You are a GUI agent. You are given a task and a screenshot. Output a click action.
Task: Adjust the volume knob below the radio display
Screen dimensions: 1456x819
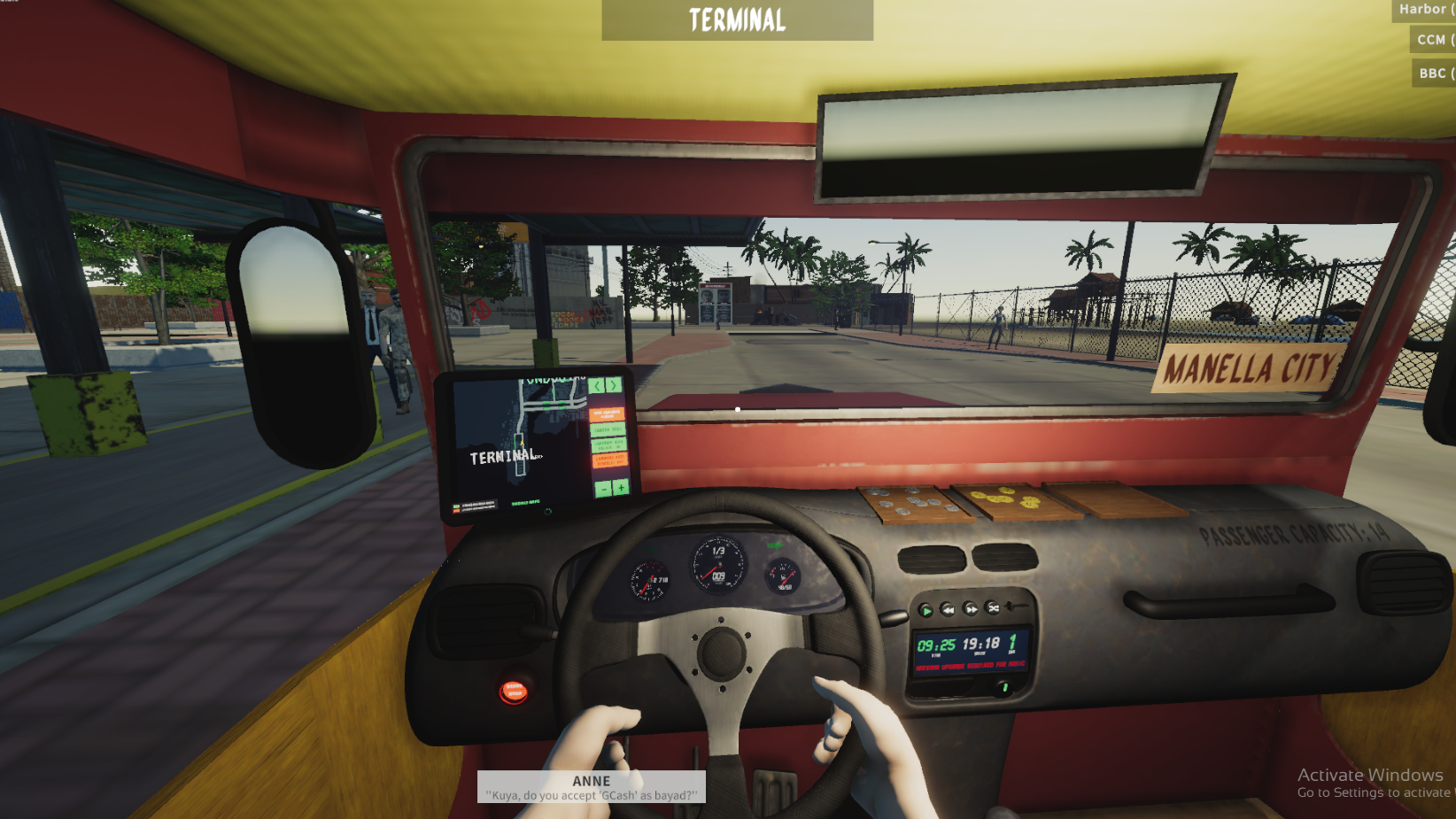pos(1002,690)
